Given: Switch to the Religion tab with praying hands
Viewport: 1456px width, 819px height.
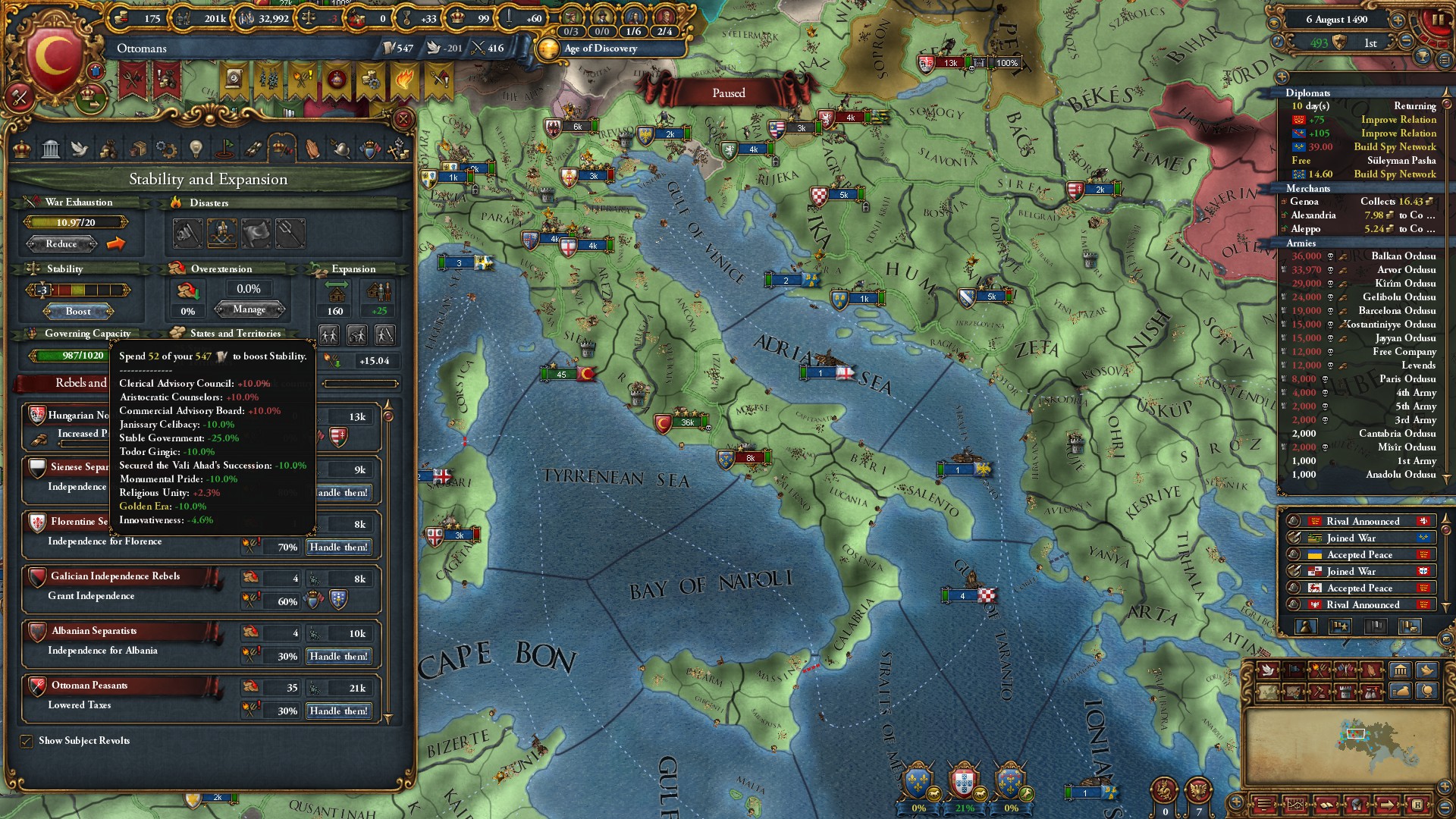Looking at the screenshot, I should tap(312, 149).
